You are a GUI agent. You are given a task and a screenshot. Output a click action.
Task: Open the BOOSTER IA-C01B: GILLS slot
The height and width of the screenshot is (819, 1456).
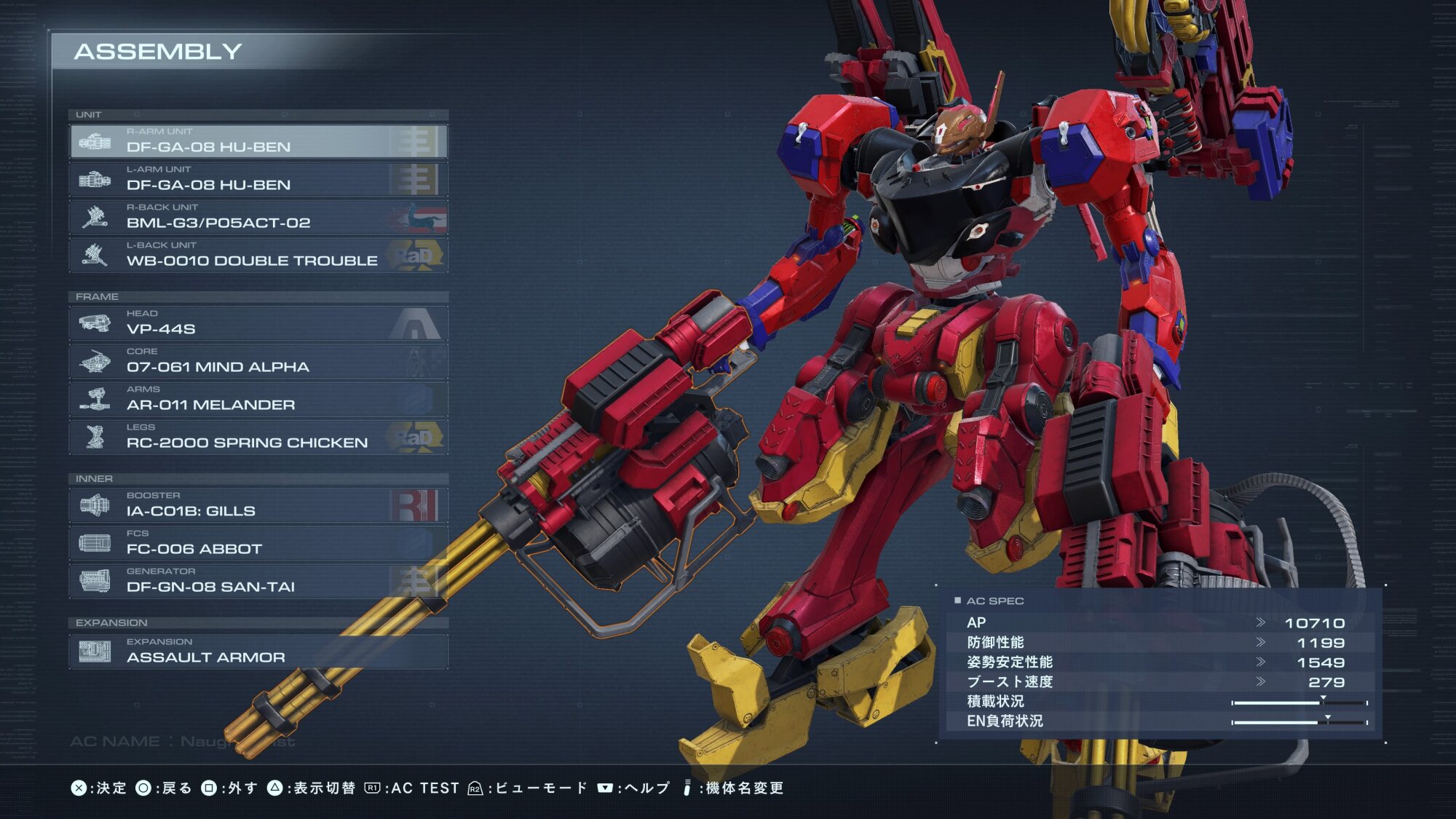[x=258, y=505]
